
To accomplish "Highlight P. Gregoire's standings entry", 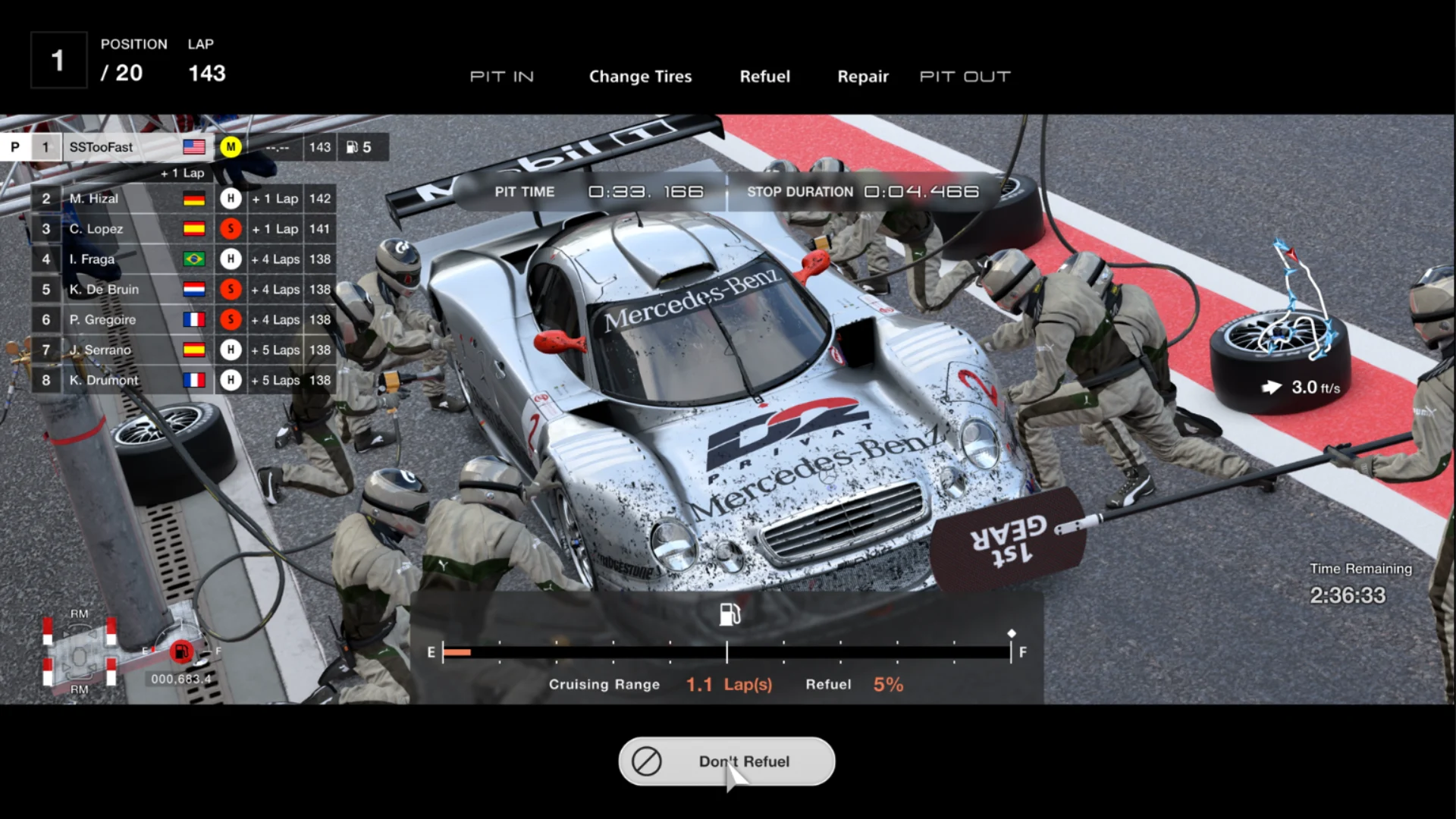I will point(182,320).
